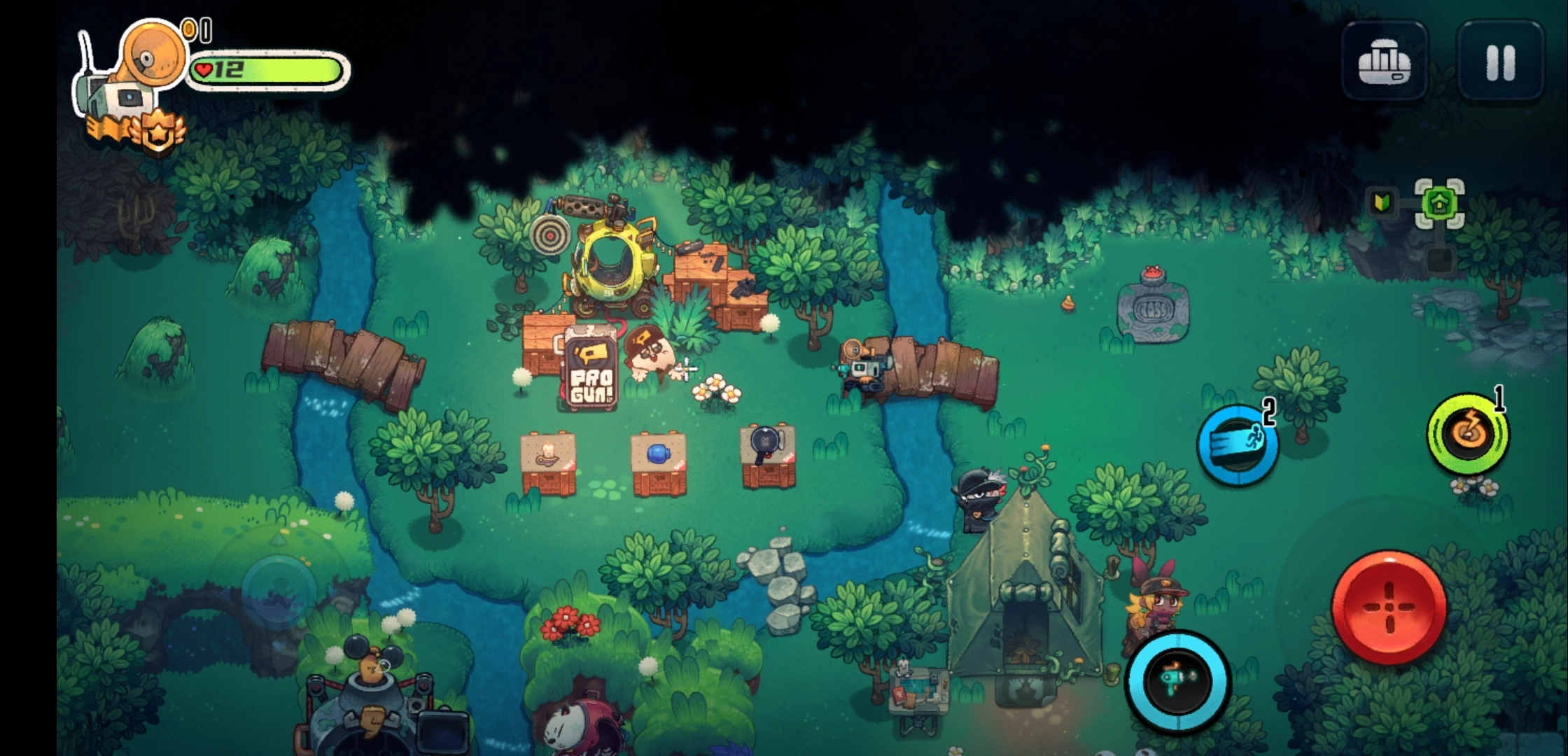Viewport: 1568px width, 756px height.
Task: Click the gold star rank badge
Action: pyautogui.click(x=158, y=130)
